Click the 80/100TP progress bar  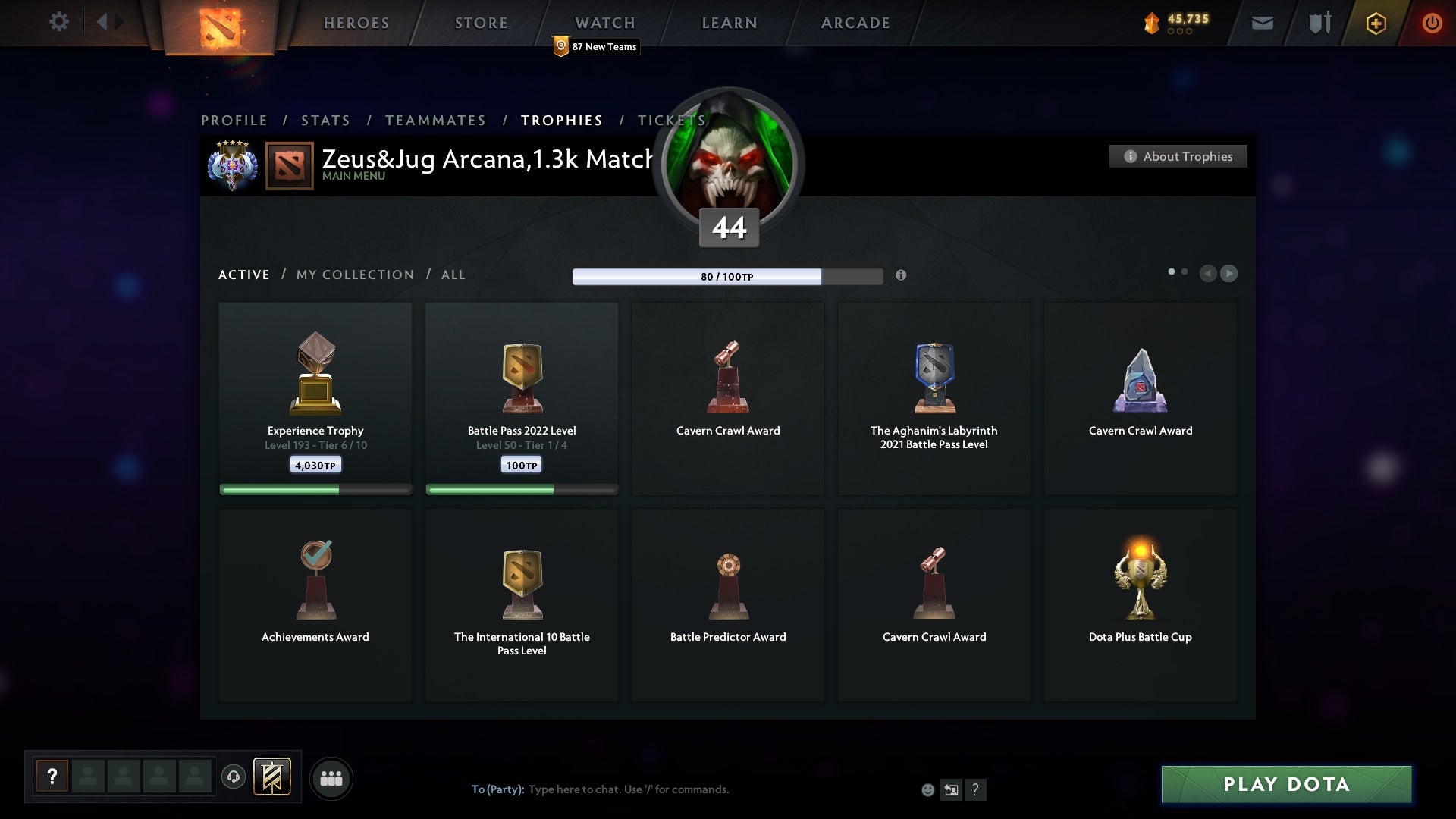[x=726, y=277]
